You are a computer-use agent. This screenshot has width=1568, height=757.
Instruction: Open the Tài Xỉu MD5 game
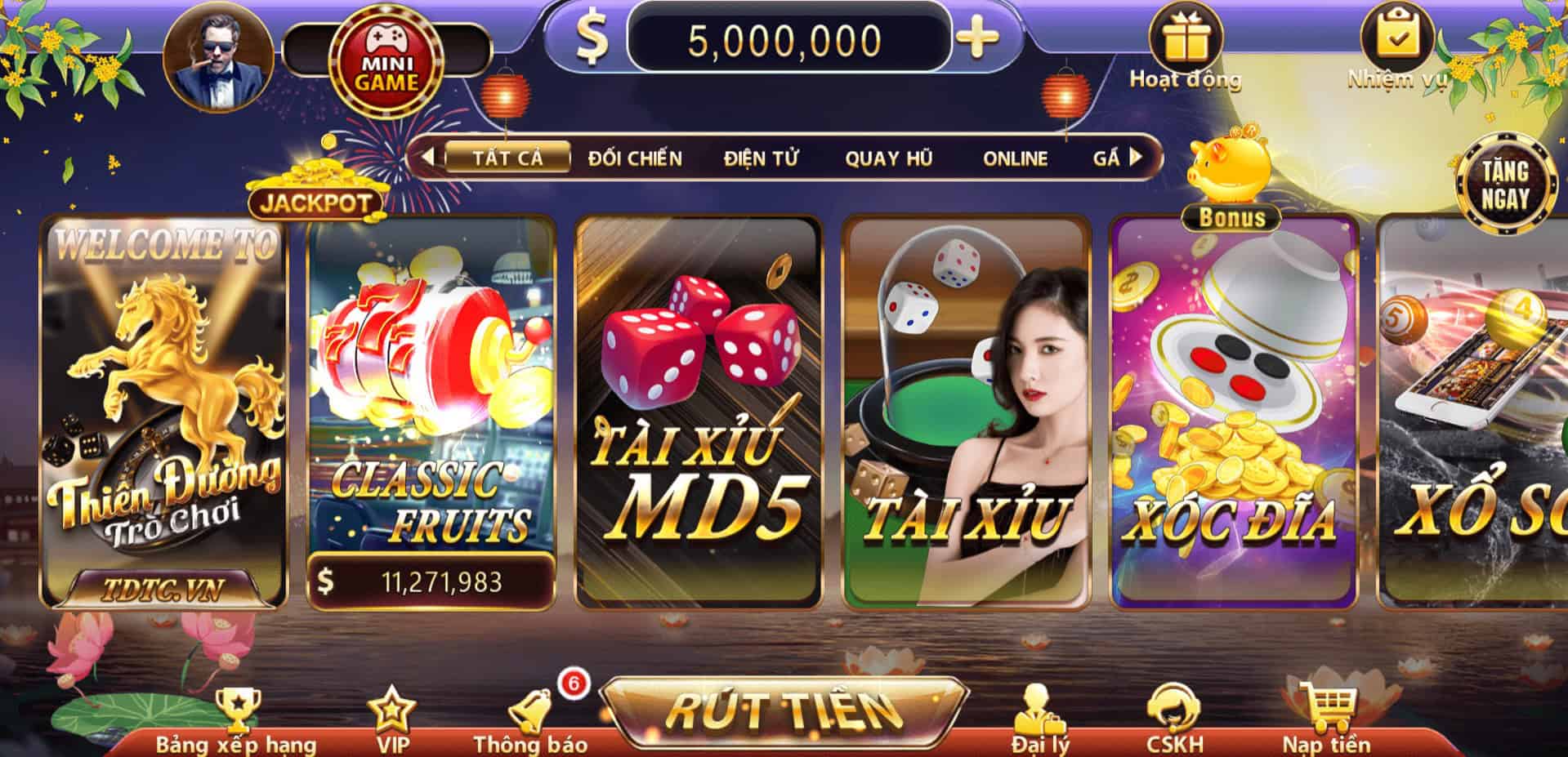699,412
